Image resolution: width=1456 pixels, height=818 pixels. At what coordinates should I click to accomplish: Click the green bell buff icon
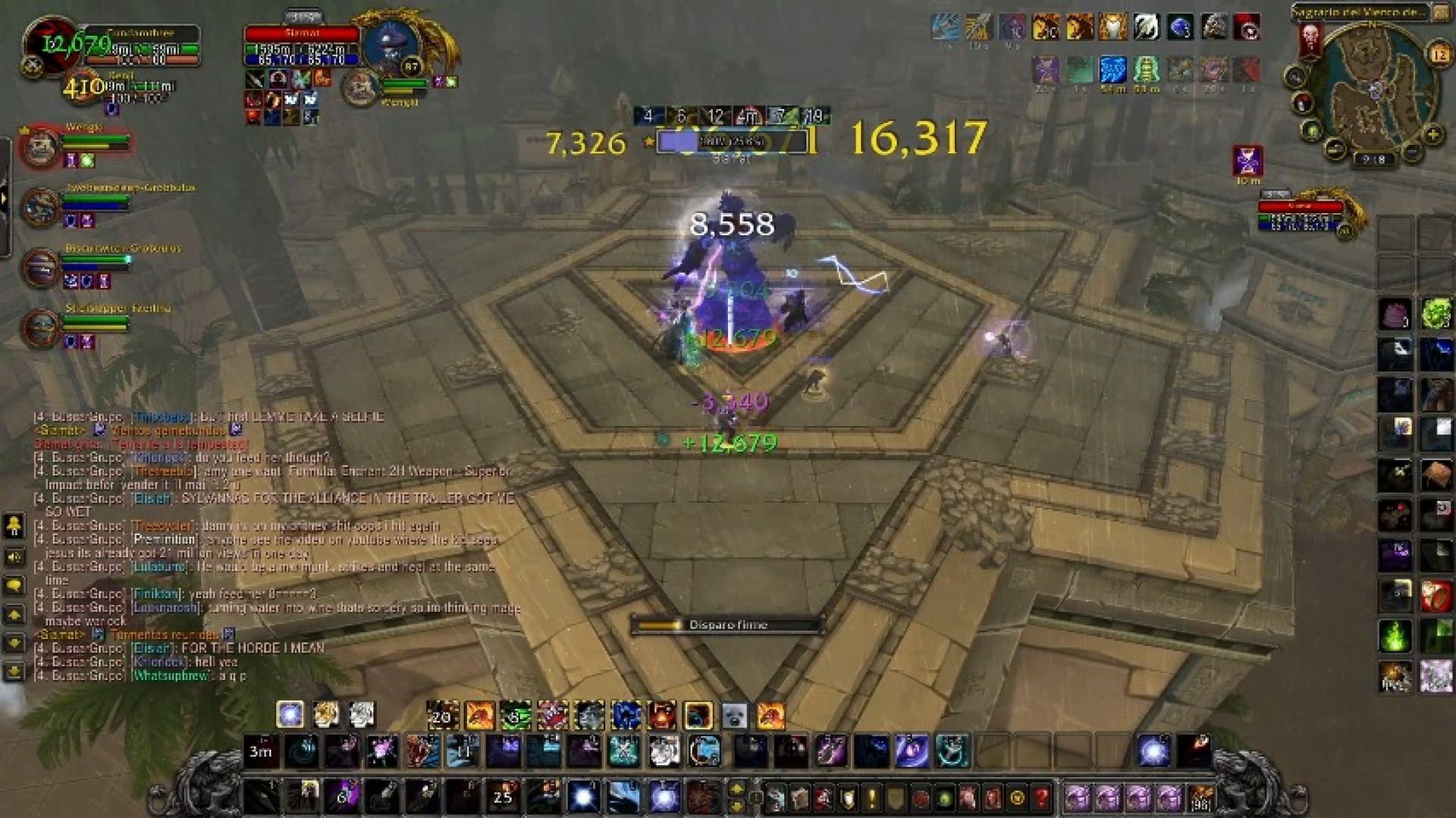pos(1145,69)
